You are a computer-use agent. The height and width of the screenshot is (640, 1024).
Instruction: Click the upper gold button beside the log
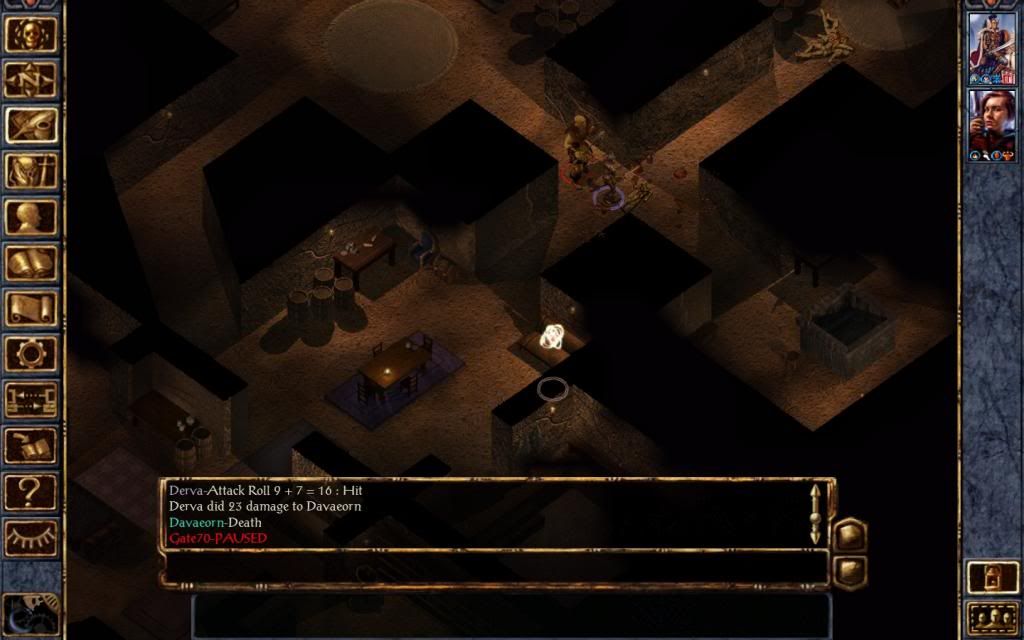click(x=849, y=535)
